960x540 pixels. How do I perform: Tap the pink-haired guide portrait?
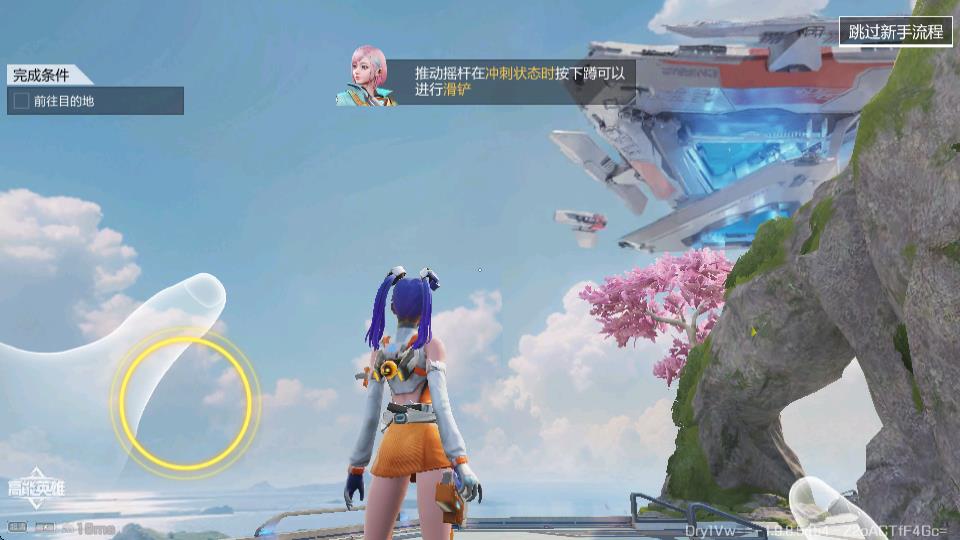(367, 76)
